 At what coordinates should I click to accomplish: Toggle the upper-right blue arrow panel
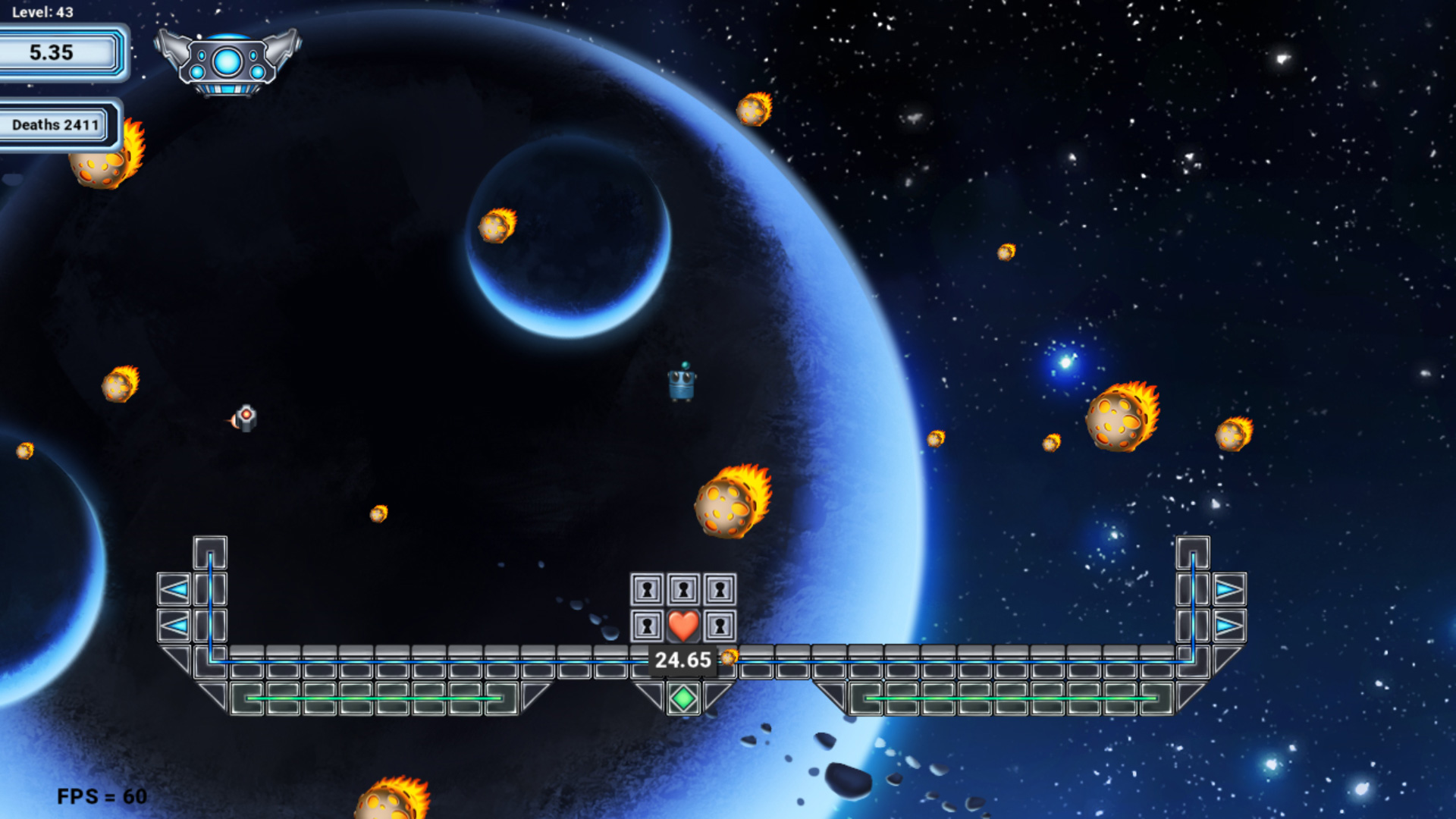tap(1228, 588)
